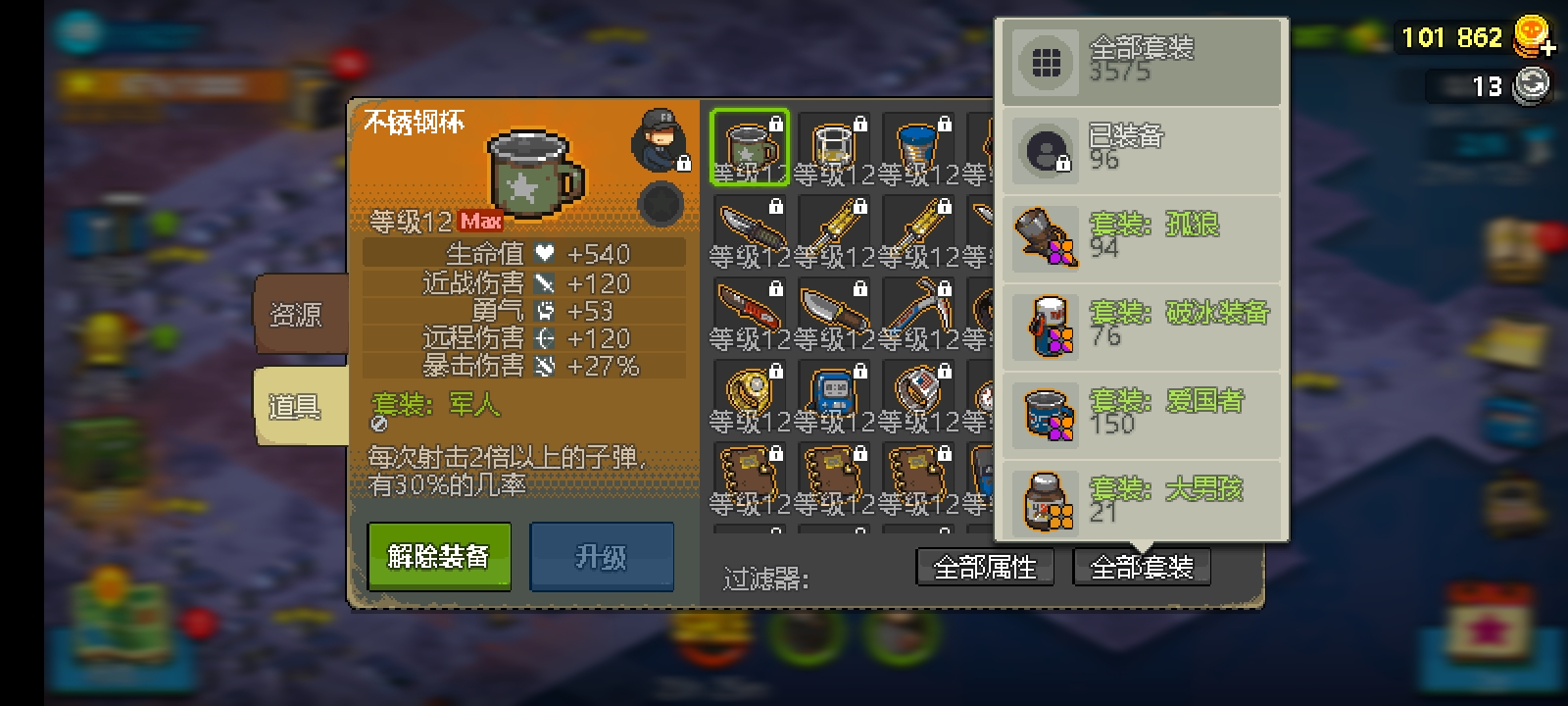Screen dimensions: 1568x706
Task: Open the 全部属性 attribute filter
Action: click(984, 567)
